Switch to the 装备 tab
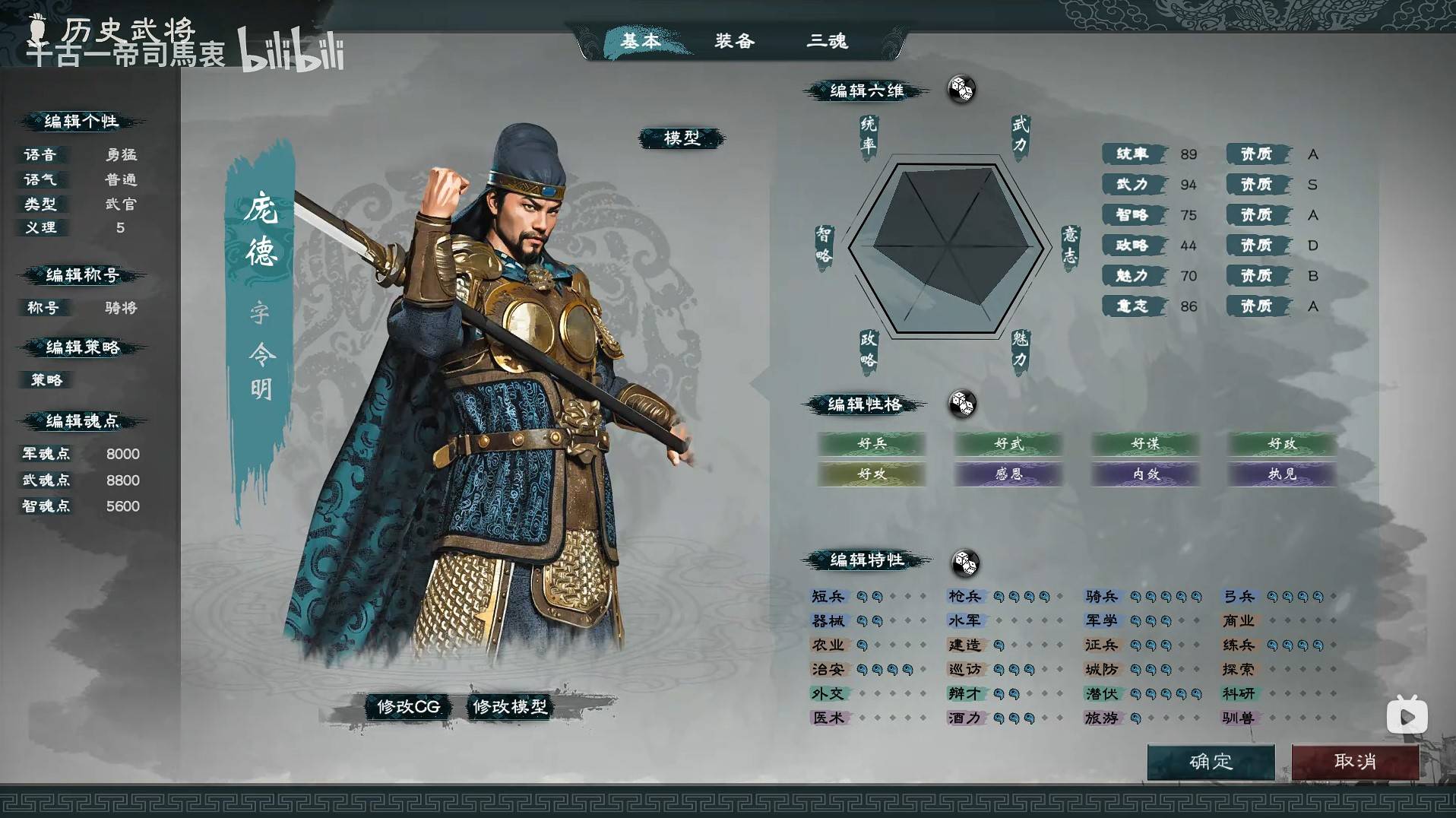 pos(733,42)
